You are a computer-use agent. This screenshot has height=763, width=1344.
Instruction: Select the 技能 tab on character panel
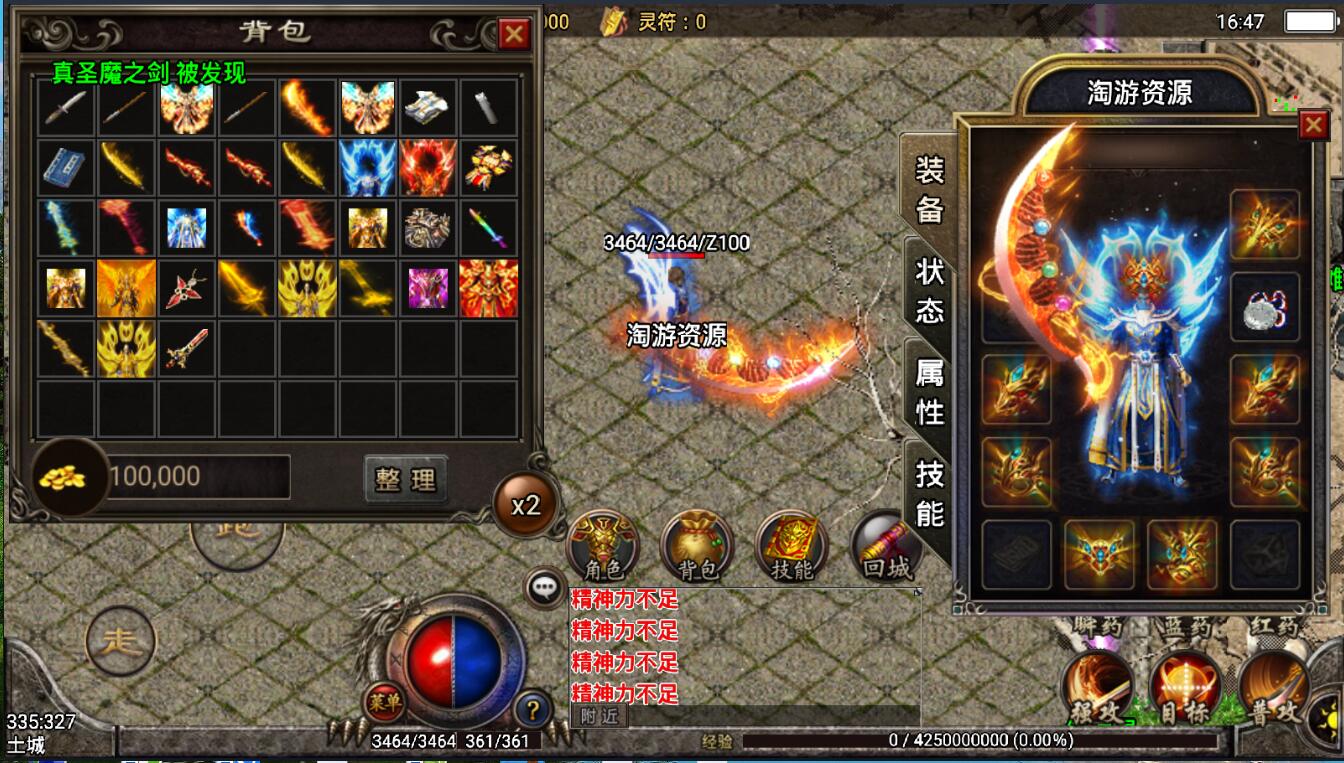[929, 492]
